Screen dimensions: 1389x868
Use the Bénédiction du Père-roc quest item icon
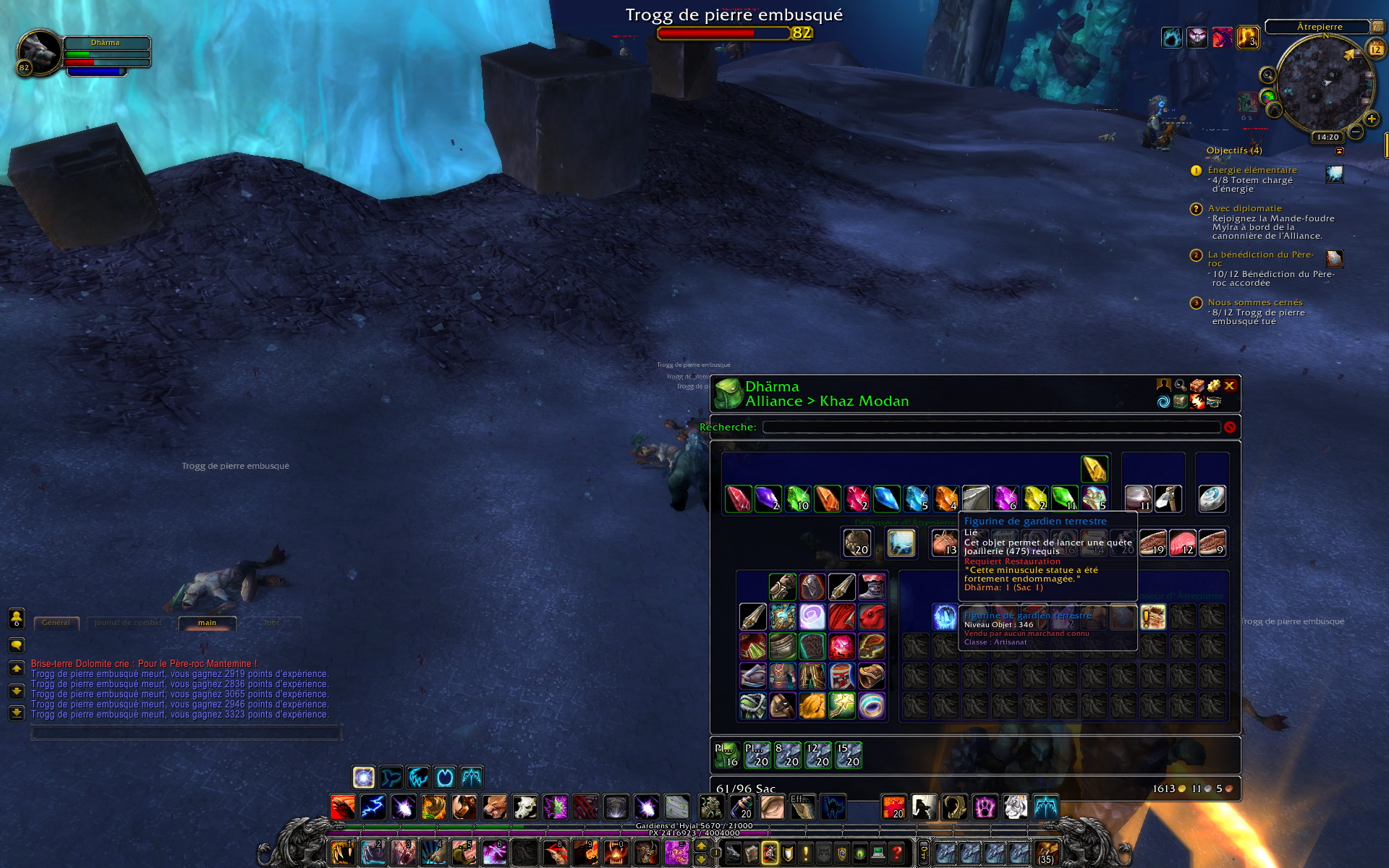click(x=1334, y=258)
